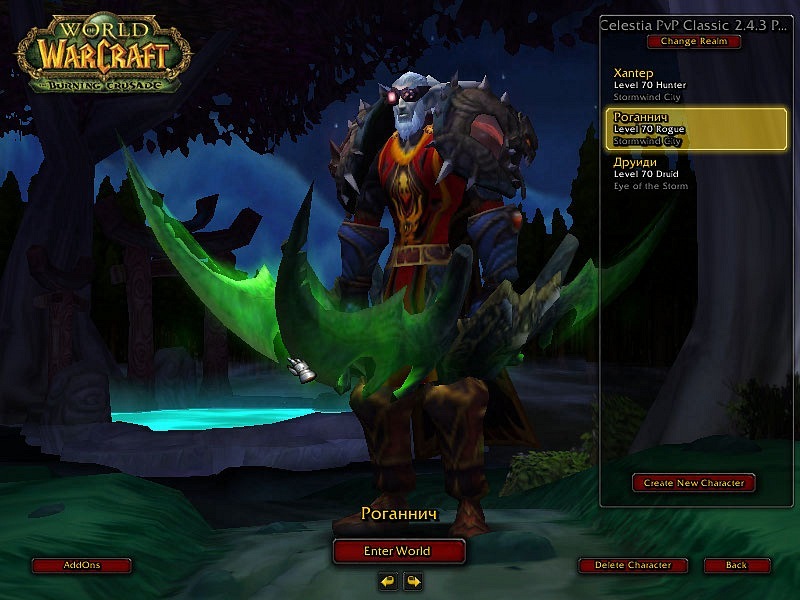Rotate the character with the left arrow
The height and width of the screenshot is (600, 800).
click(x=388, y=580)
